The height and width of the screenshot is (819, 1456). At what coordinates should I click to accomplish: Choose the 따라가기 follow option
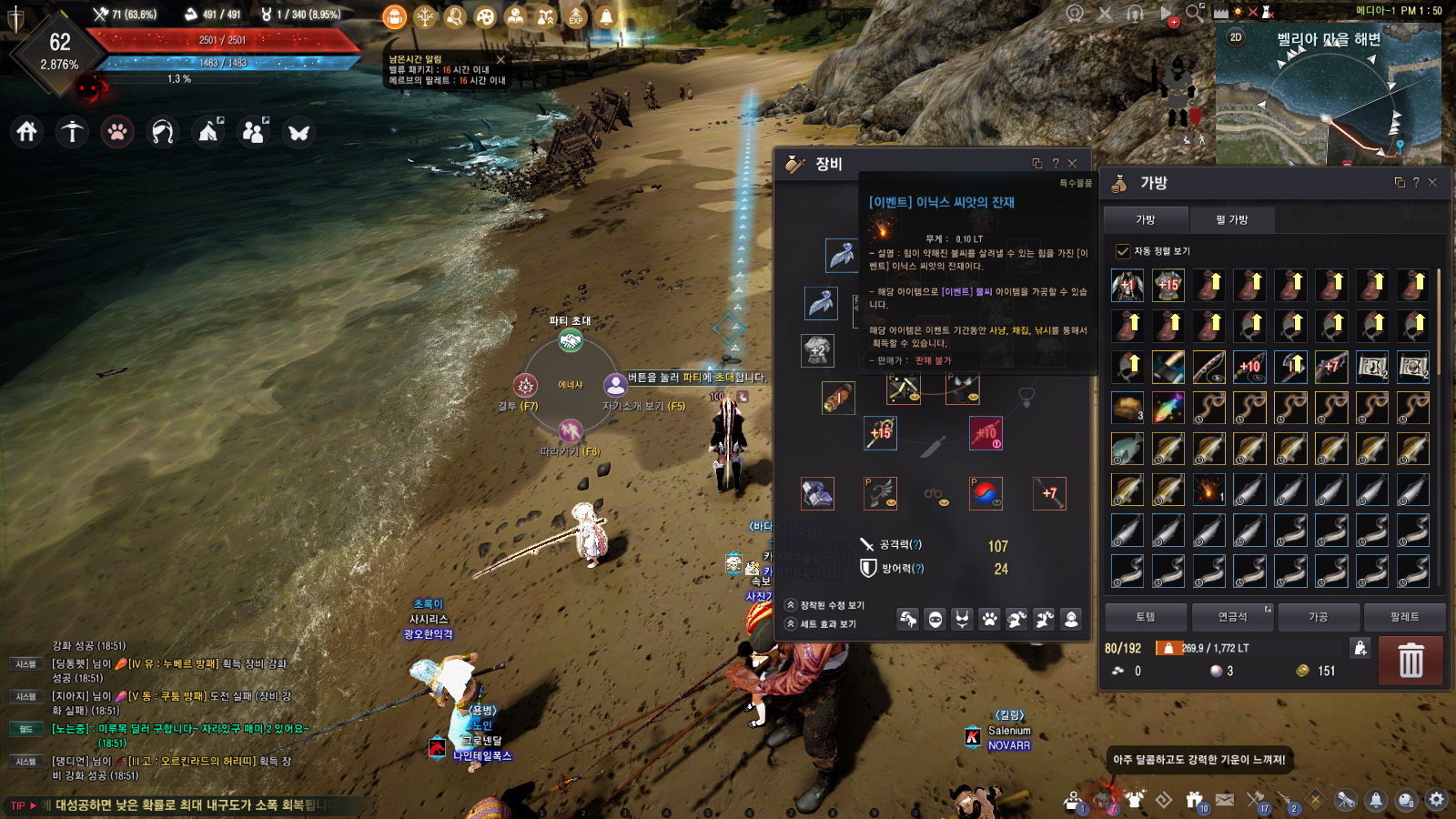571,430
